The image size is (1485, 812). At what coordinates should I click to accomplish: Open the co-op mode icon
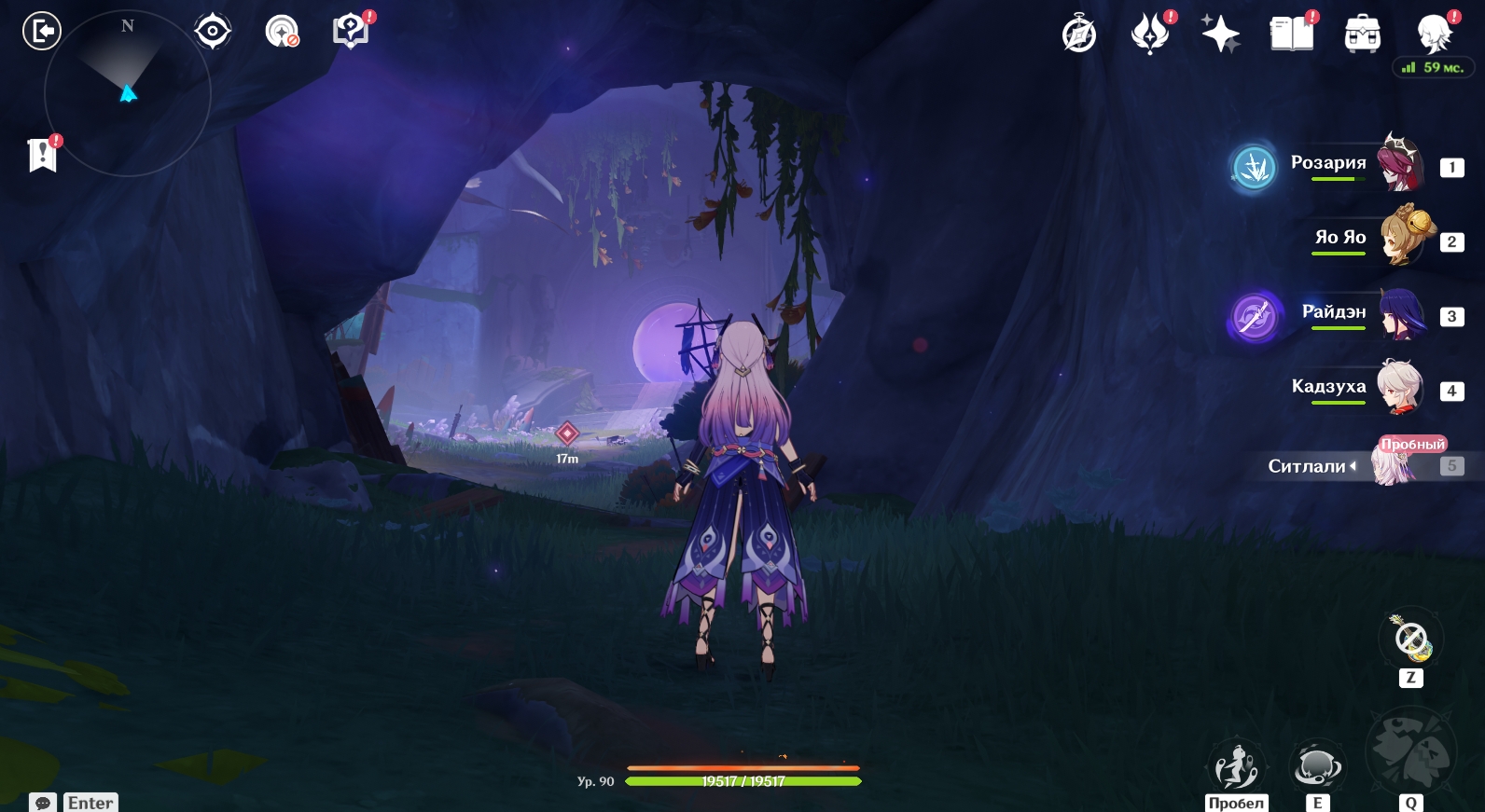pos(282,32)
